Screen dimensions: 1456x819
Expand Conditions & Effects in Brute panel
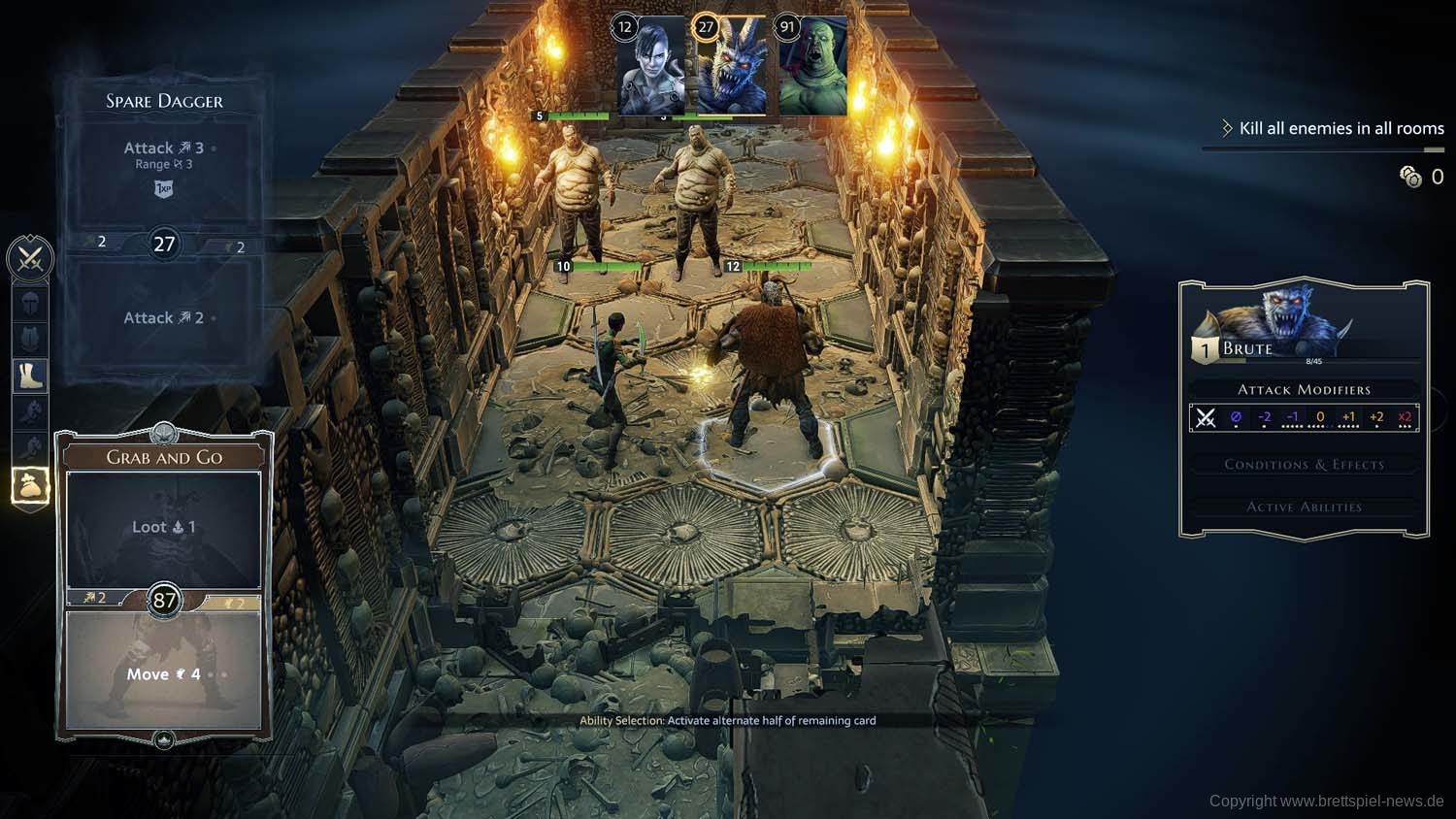point(1304,465)
